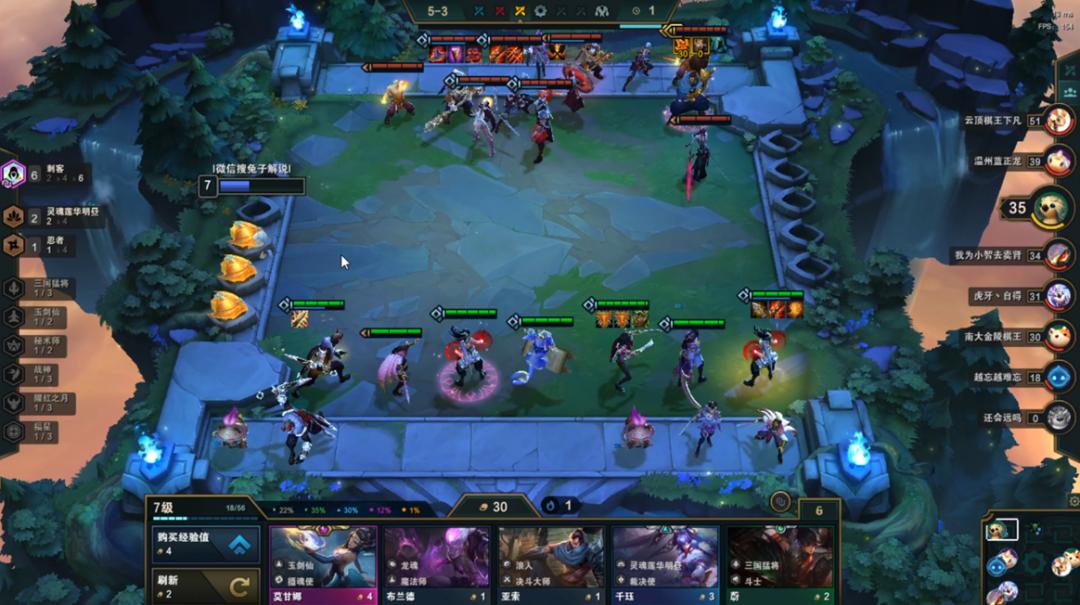Buy experience with the 购买经验值 button
Image resolution: width=1080 pixels, height=605 pixels.
point(204,545)
